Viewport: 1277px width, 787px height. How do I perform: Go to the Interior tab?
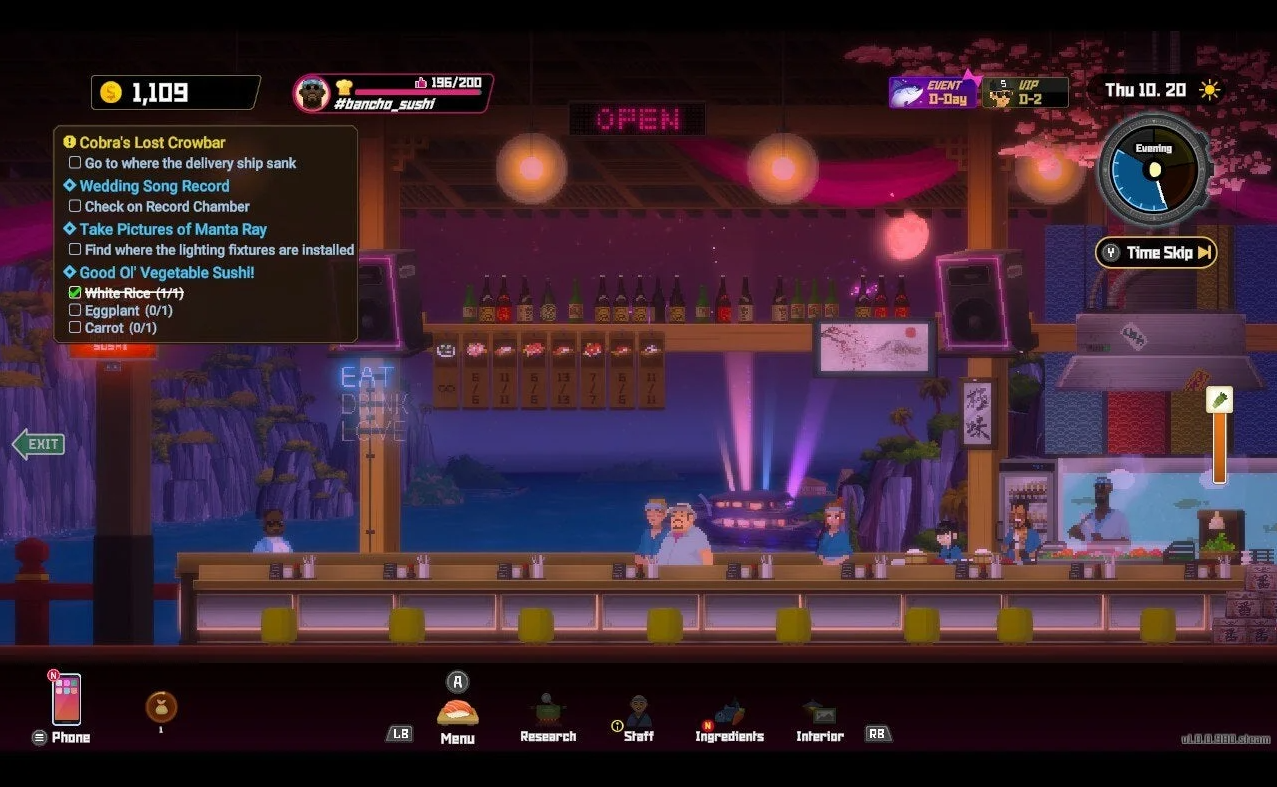coord(819,717)
